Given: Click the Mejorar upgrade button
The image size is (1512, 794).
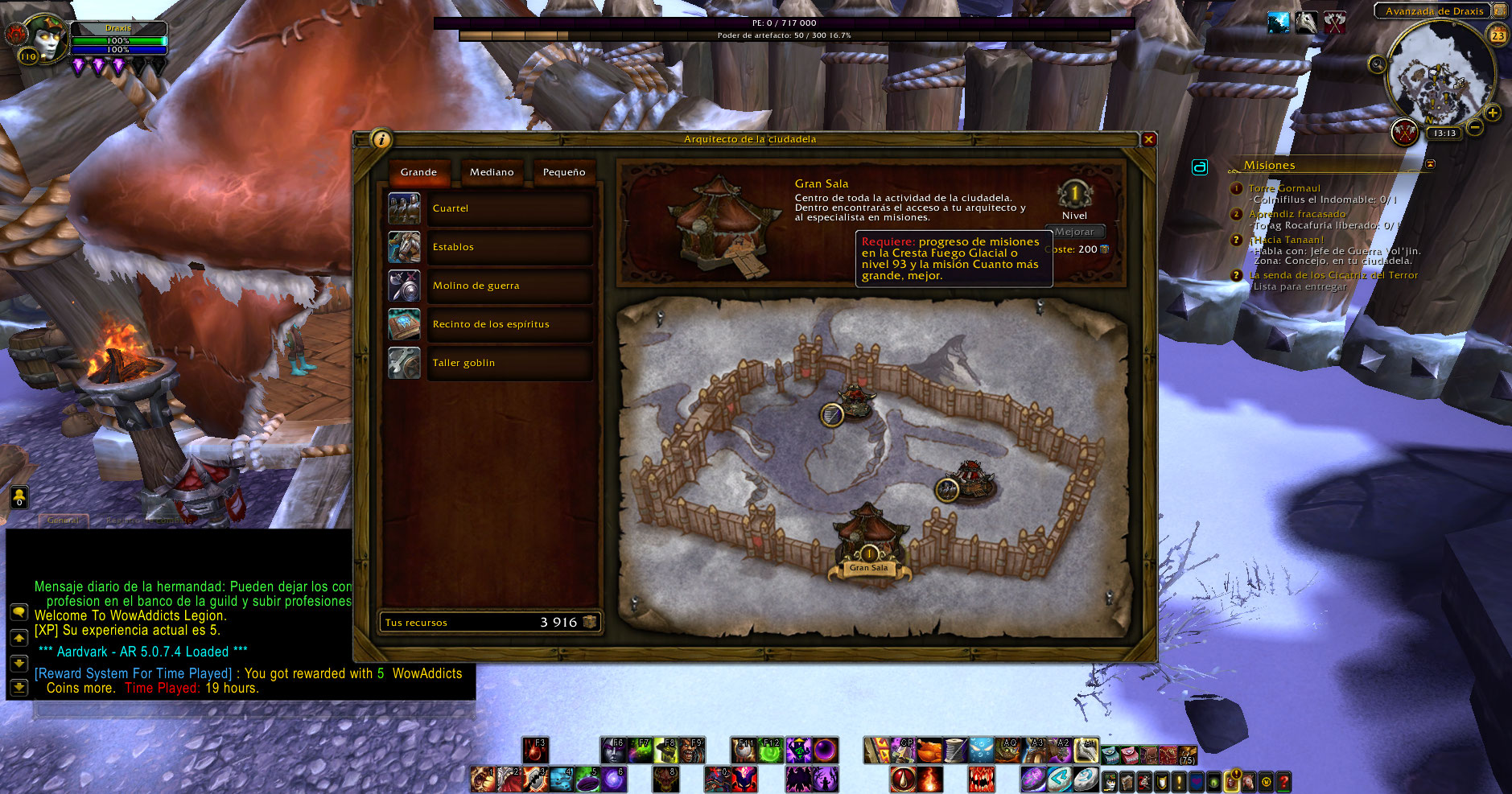Looking at the screenshot, I should (1074, 232).
